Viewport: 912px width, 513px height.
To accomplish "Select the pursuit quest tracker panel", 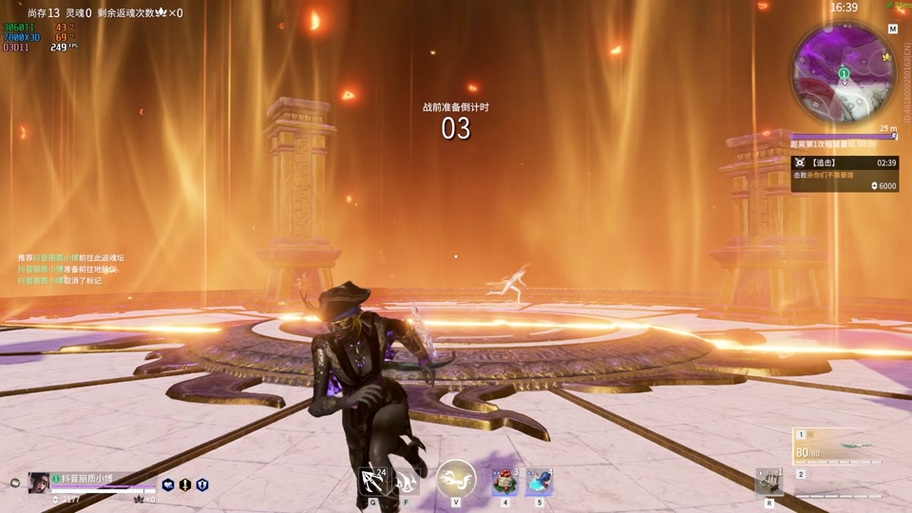I will pyautogui.click(x=844, y=173).
